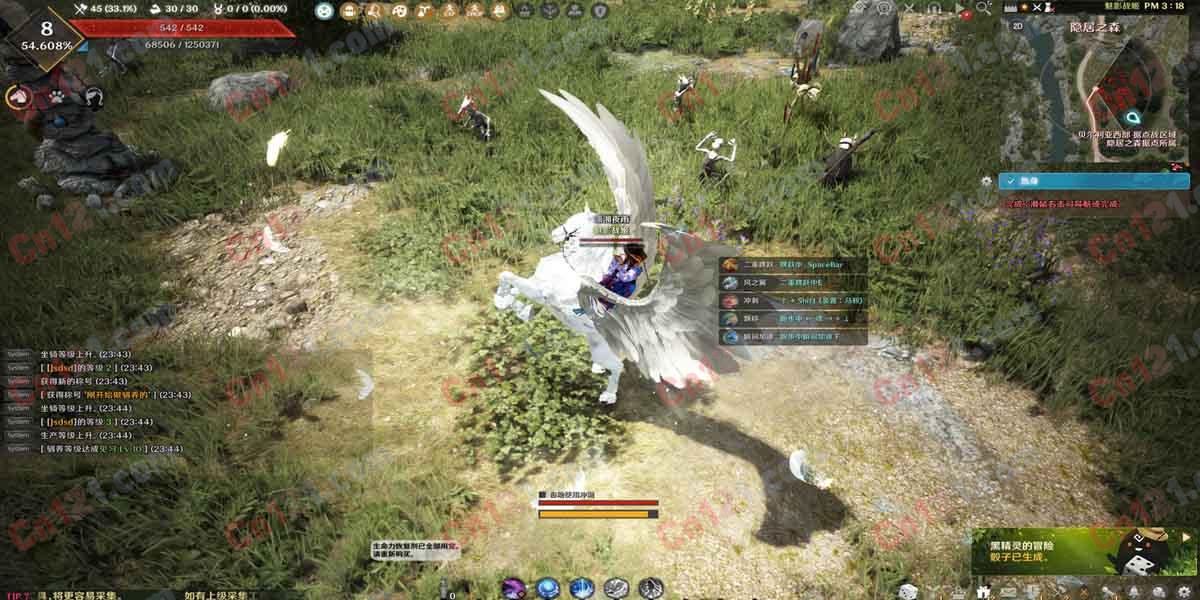Open the home house icon in bottom bar

coord(984,591)
